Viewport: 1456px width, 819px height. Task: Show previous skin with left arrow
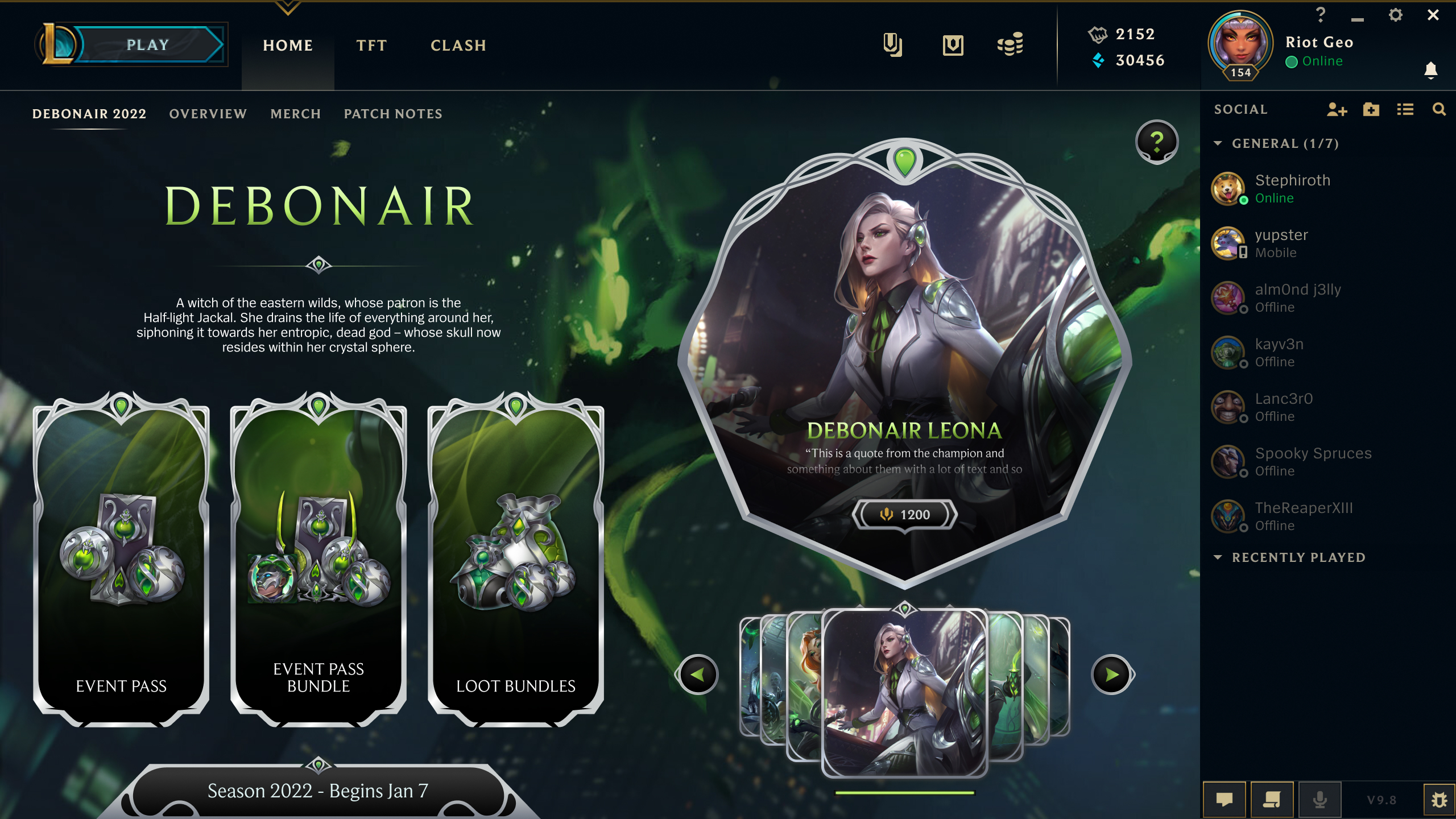tap(698, 675)
